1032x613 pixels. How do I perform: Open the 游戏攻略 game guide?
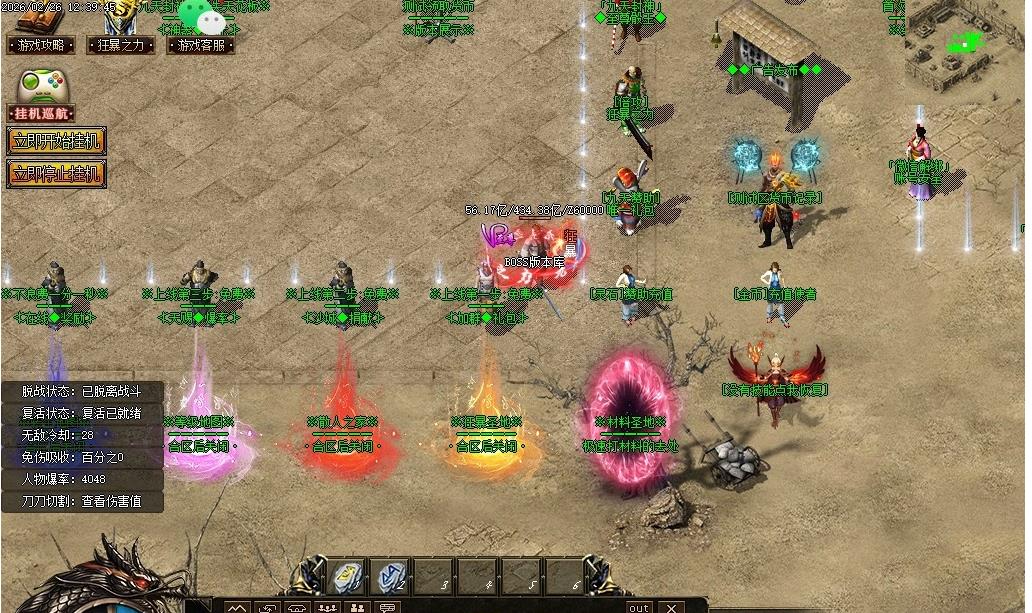coord(41,45)
